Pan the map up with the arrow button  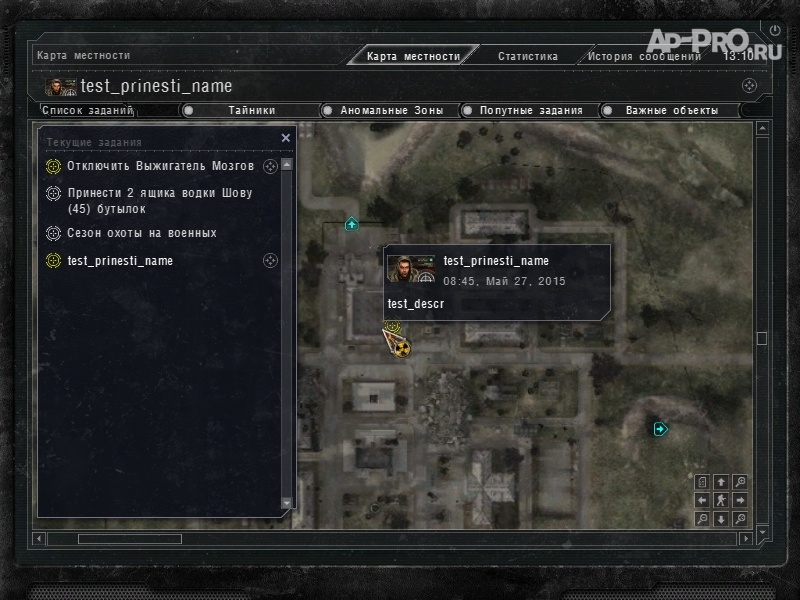(x=721, y=482)
